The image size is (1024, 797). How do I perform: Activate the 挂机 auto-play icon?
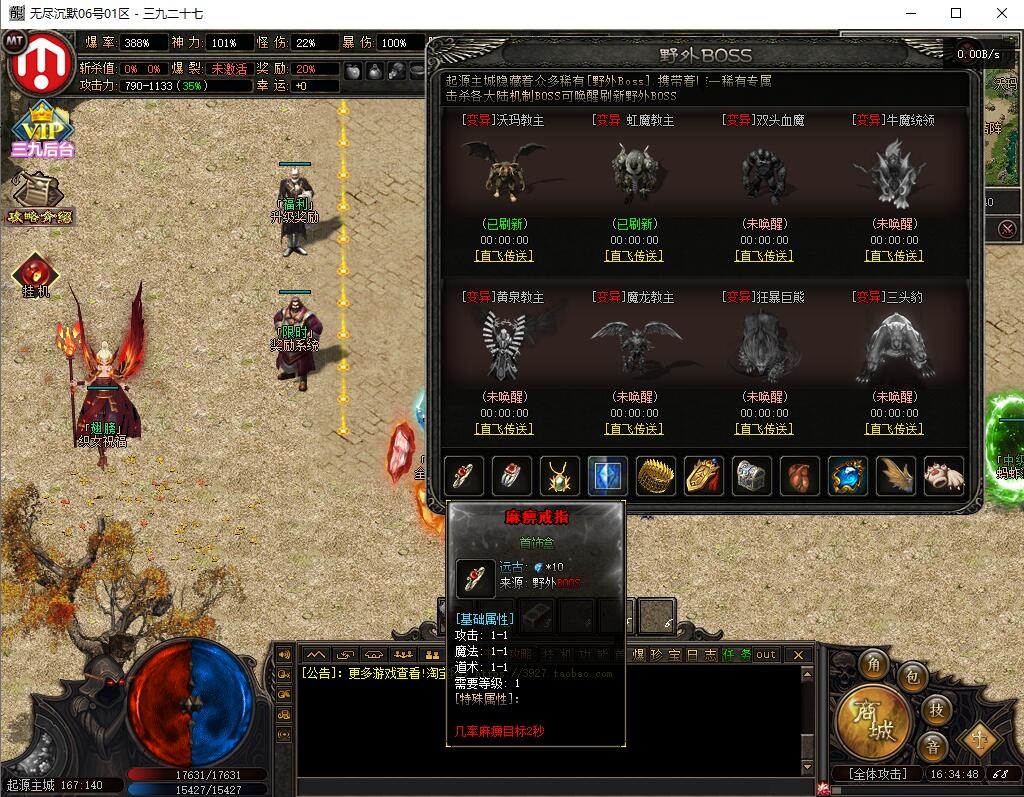point(35,276)
